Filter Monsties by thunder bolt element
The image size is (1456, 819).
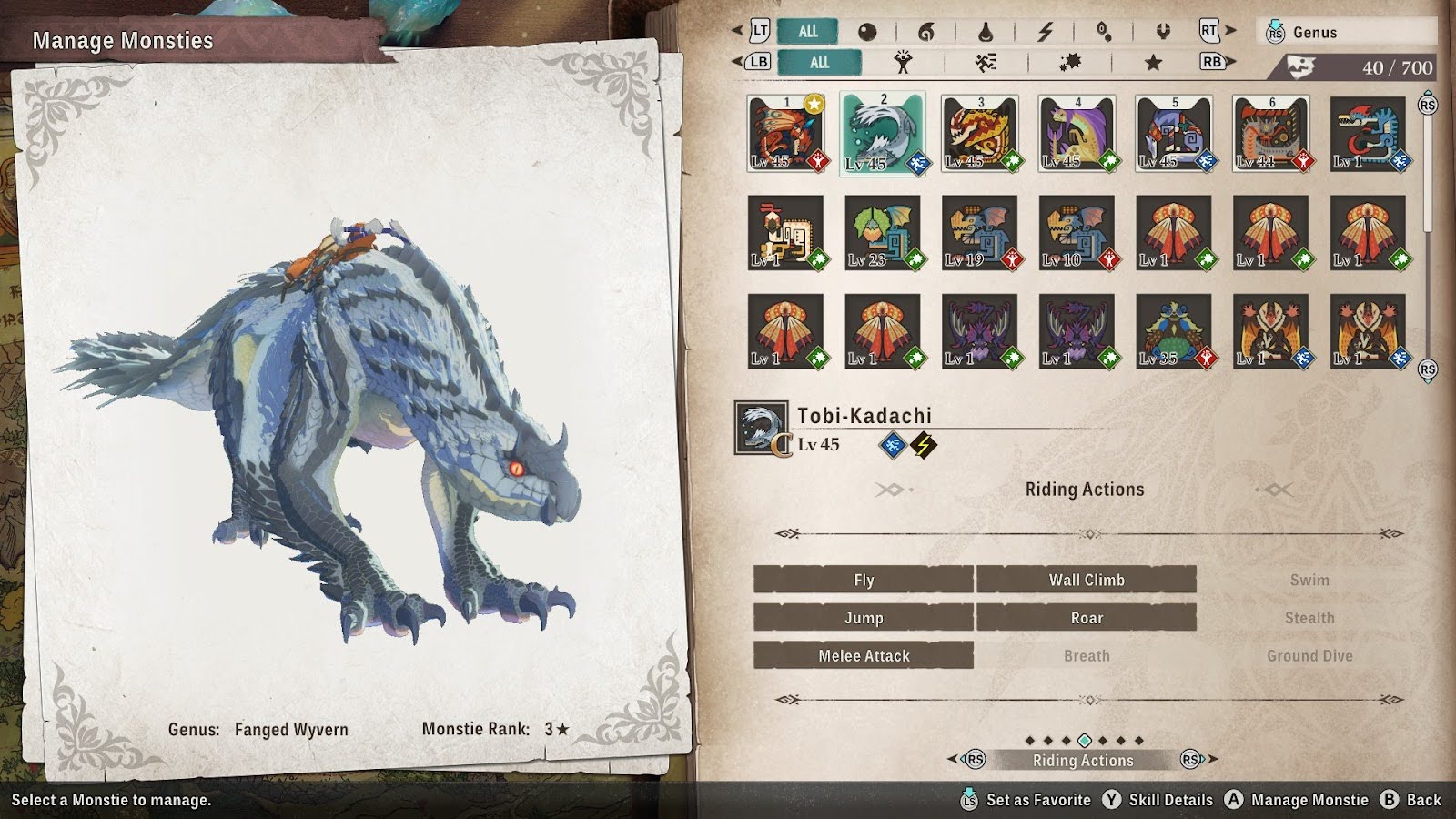coord(1045,32)
